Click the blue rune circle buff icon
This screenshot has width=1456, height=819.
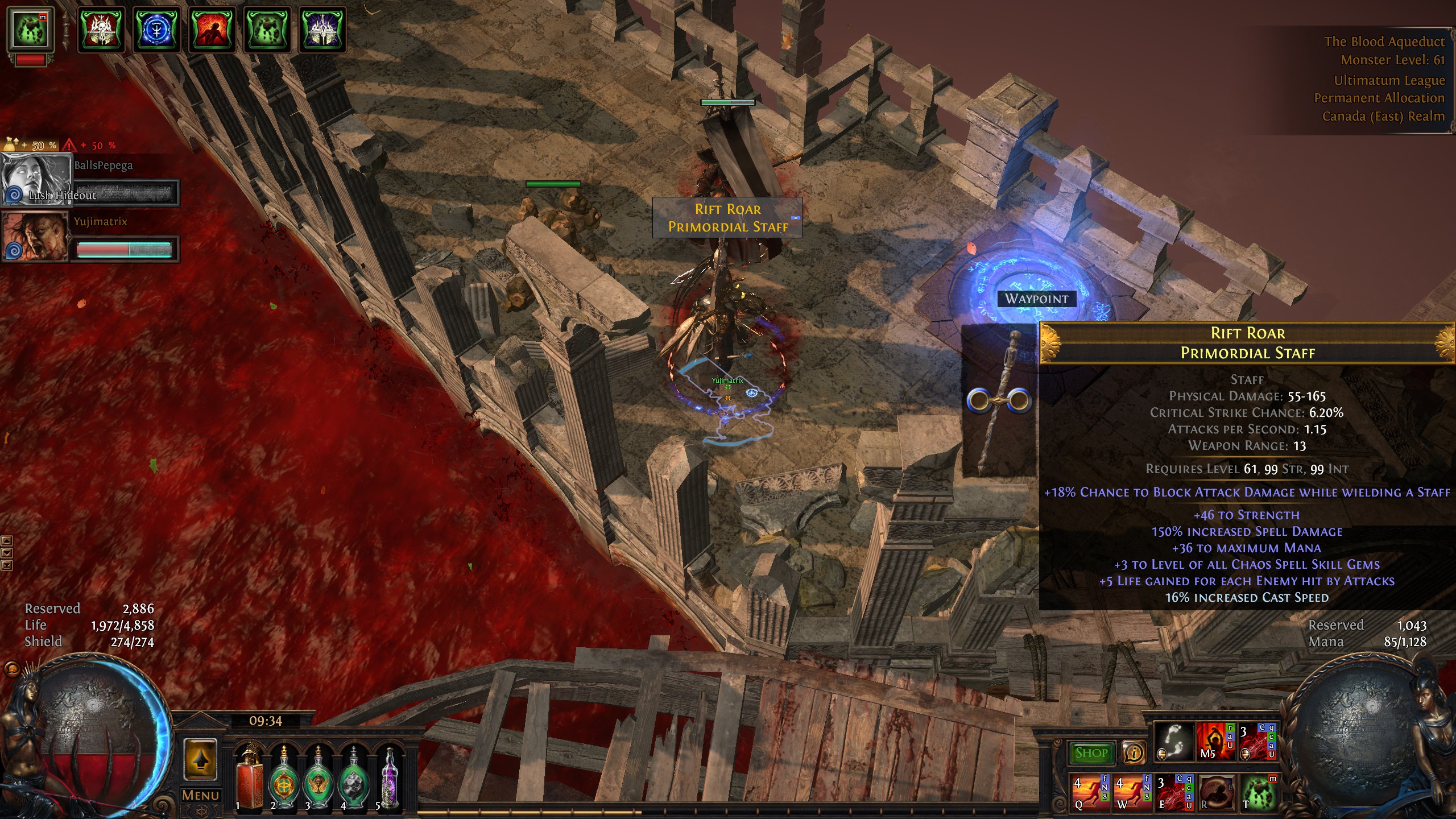[x=157, y=30]
